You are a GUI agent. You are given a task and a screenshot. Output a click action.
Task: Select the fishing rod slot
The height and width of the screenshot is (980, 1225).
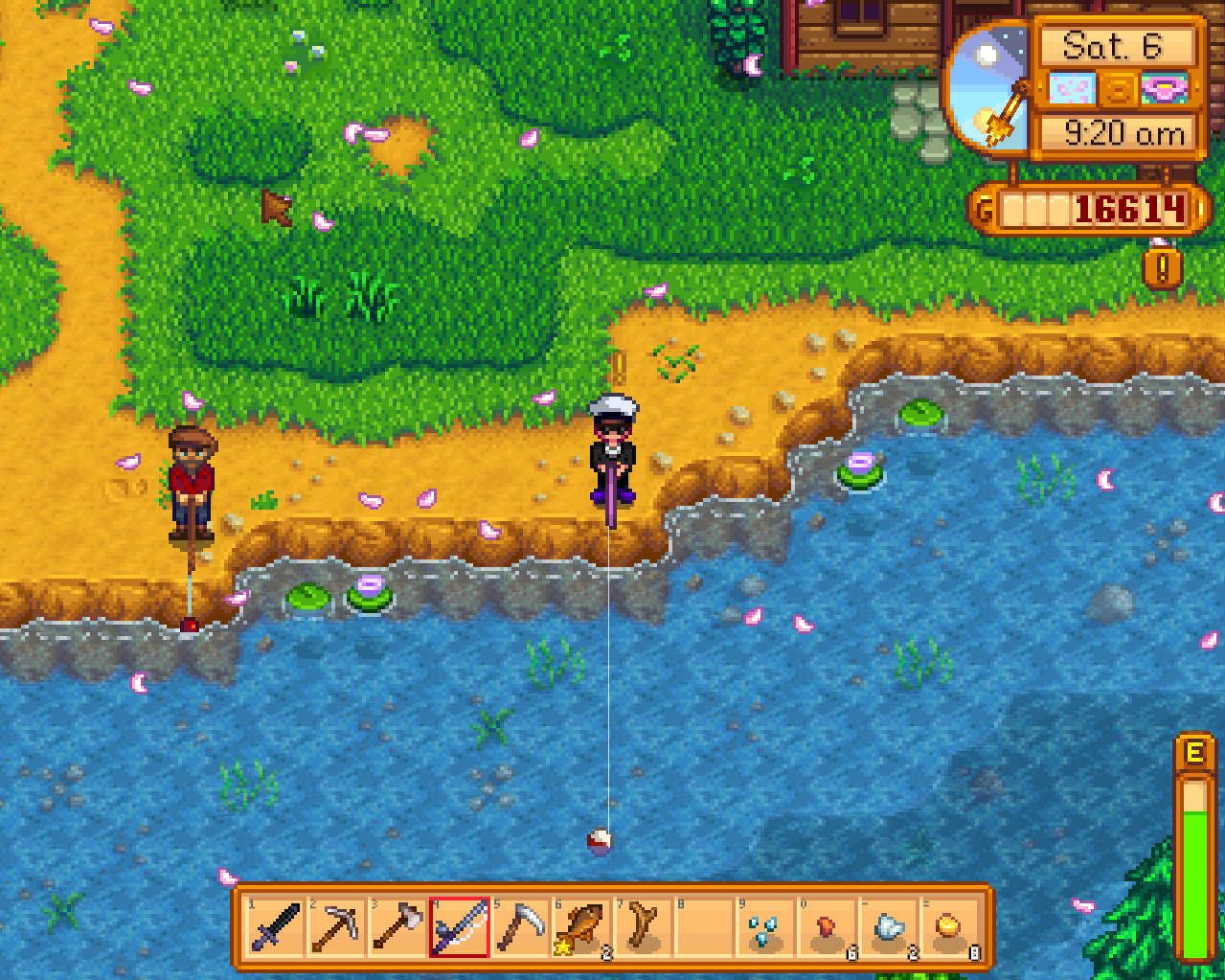tap(460, 927)
